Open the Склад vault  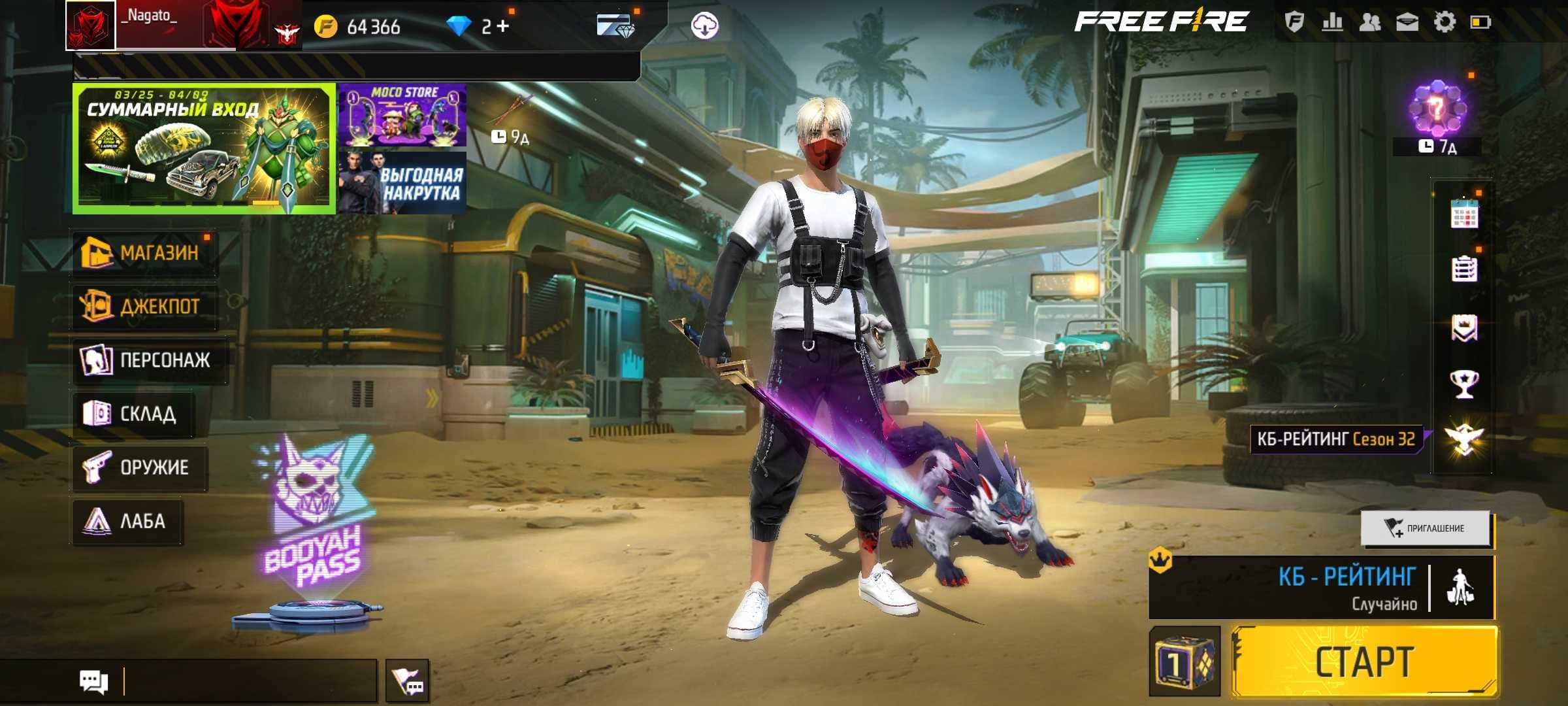(133, 413)
